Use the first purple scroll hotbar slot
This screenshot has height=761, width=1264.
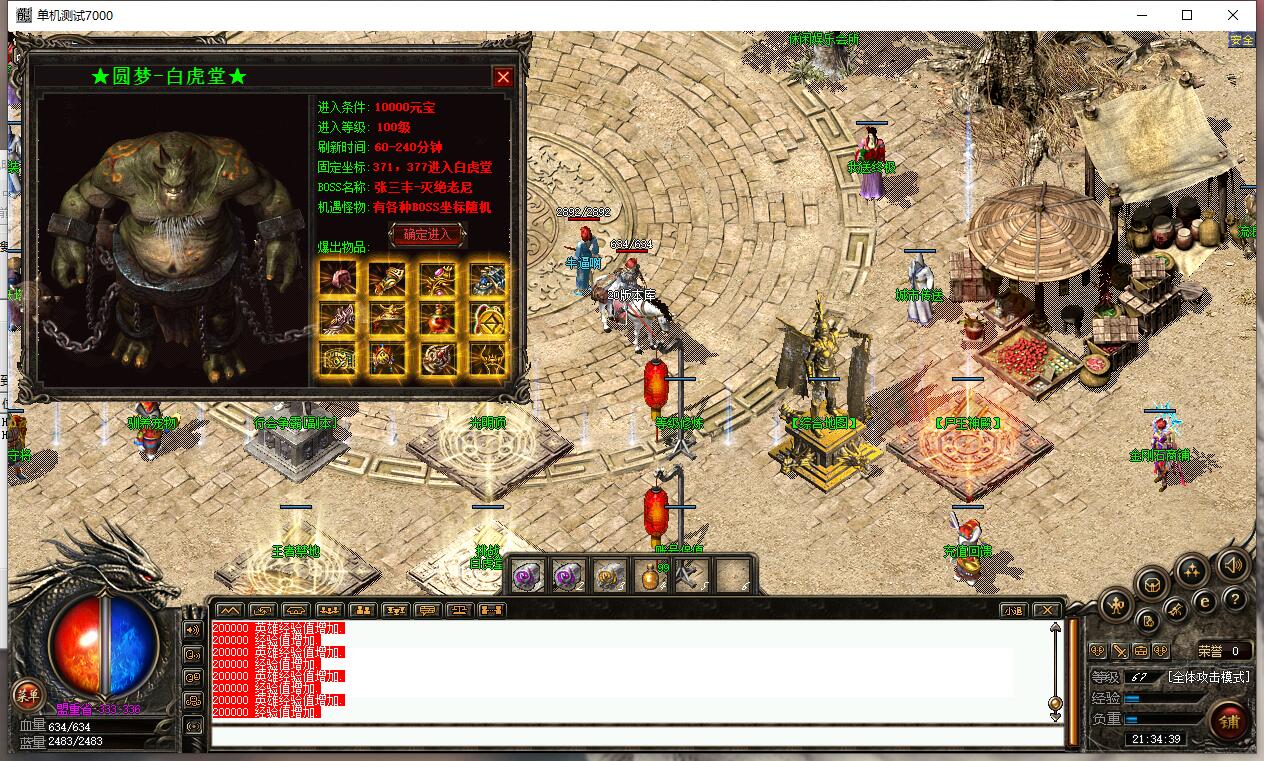pyautogui.click(x=528, y=576)
